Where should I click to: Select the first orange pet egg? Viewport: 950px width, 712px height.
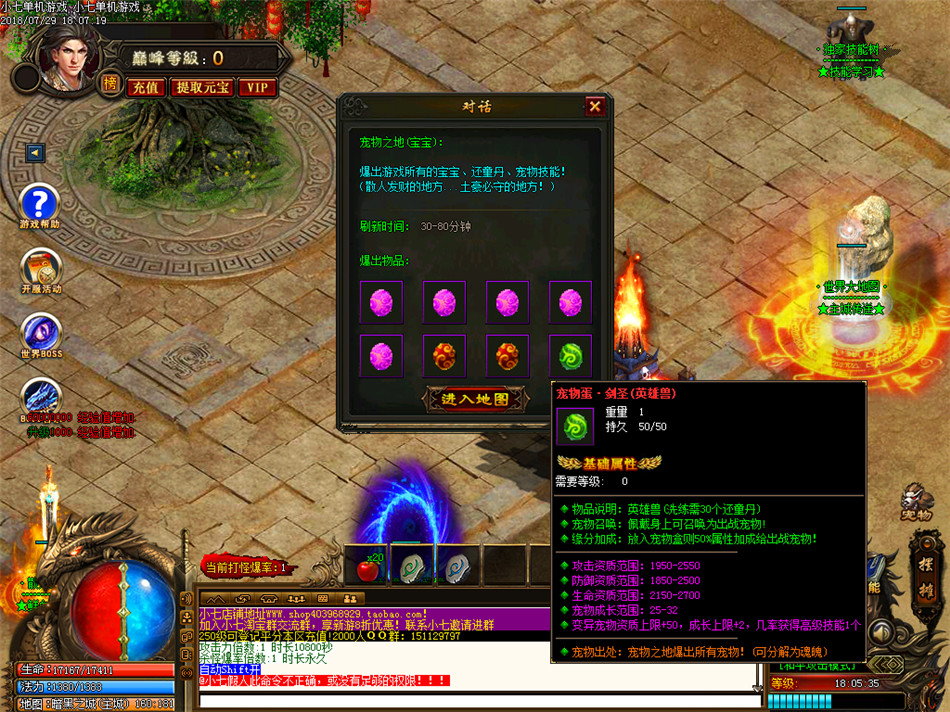[x=444, y=355]
